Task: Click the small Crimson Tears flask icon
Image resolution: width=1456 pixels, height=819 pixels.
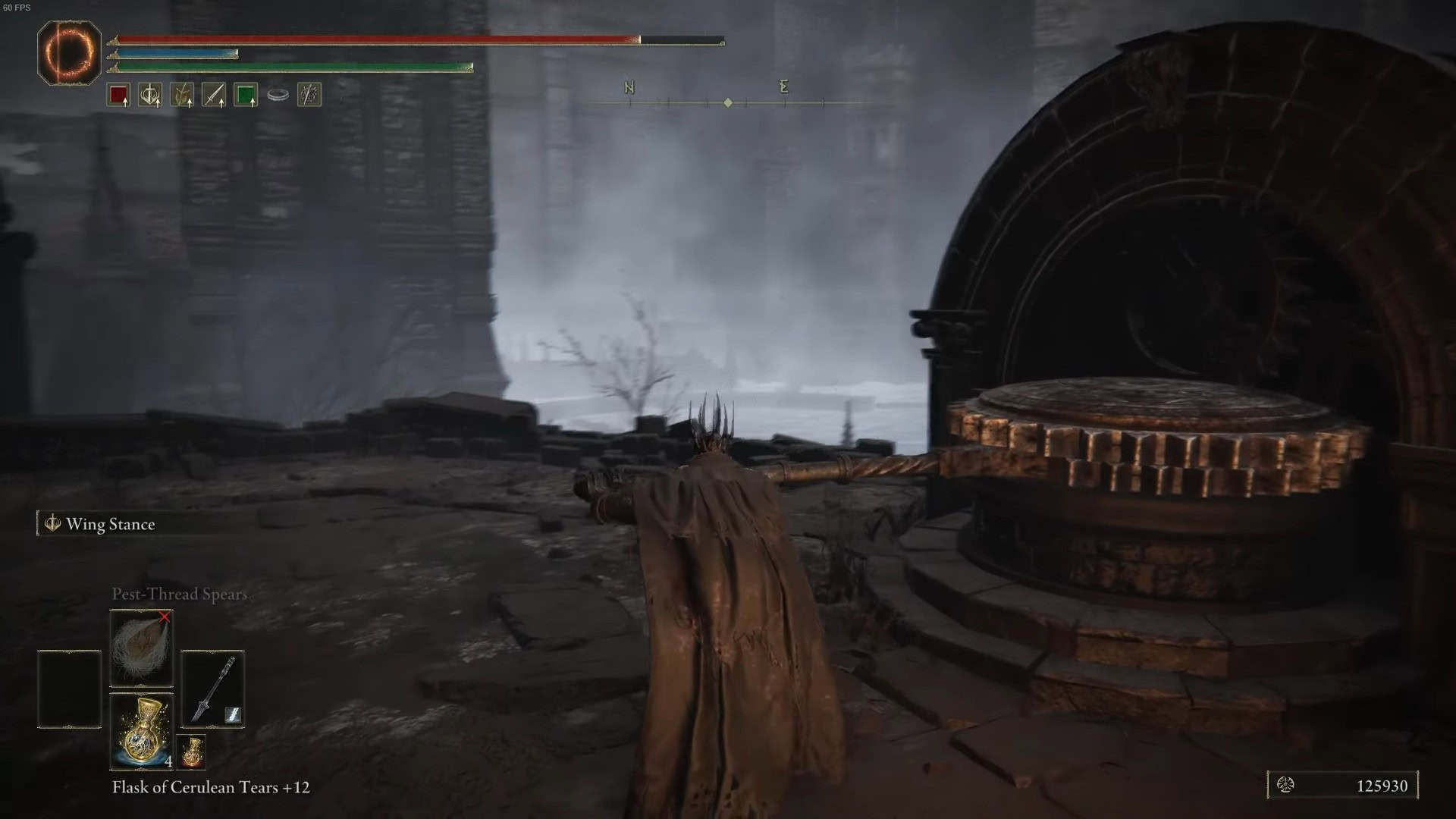Action: pyautogui.click(x=192, y=751)
